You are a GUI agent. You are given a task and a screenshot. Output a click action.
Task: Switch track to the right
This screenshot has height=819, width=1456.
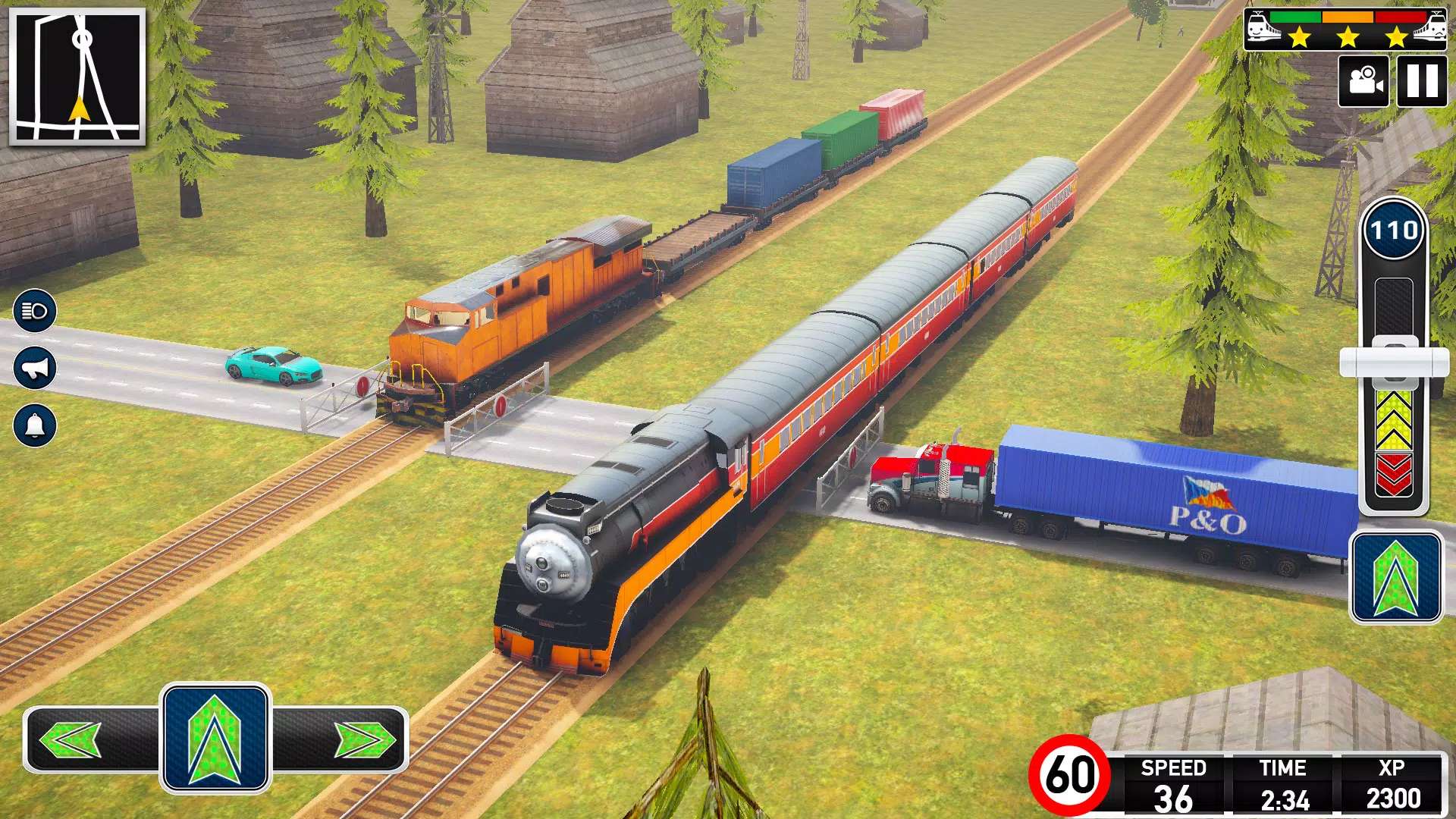click(364, 739)
